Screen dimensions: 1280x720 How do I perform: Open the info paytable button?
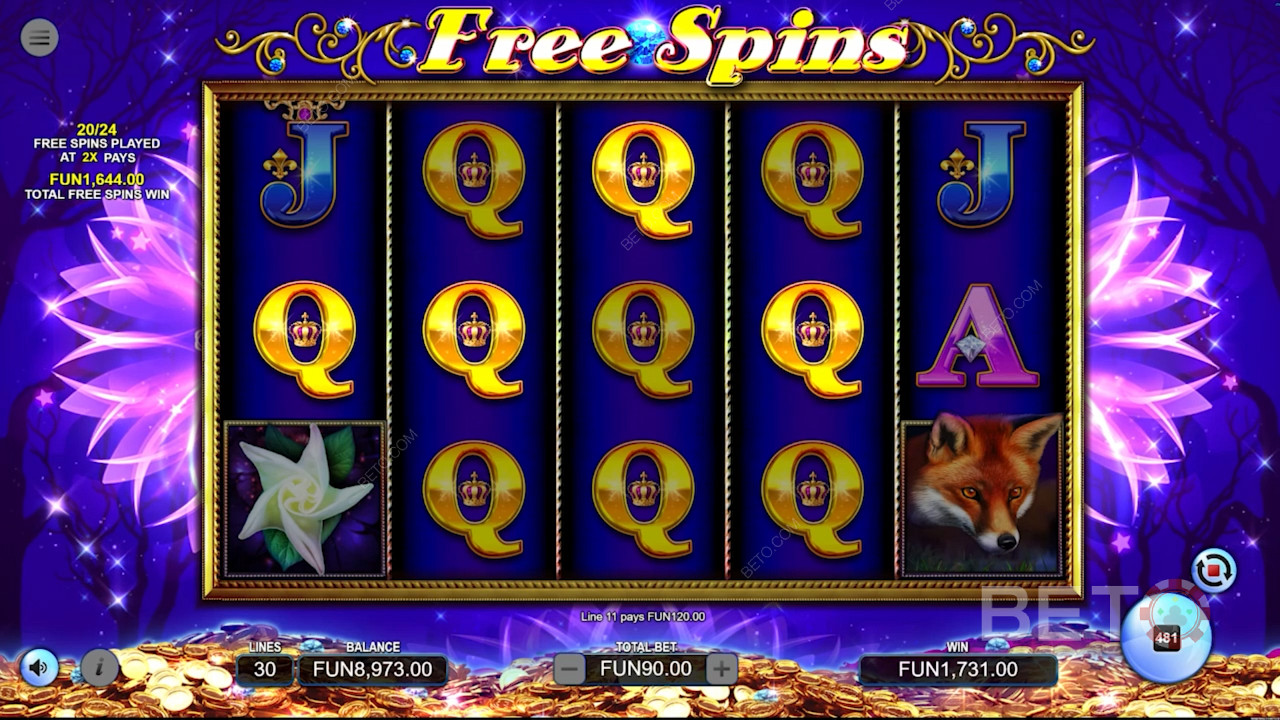click(x=100, y=667)
